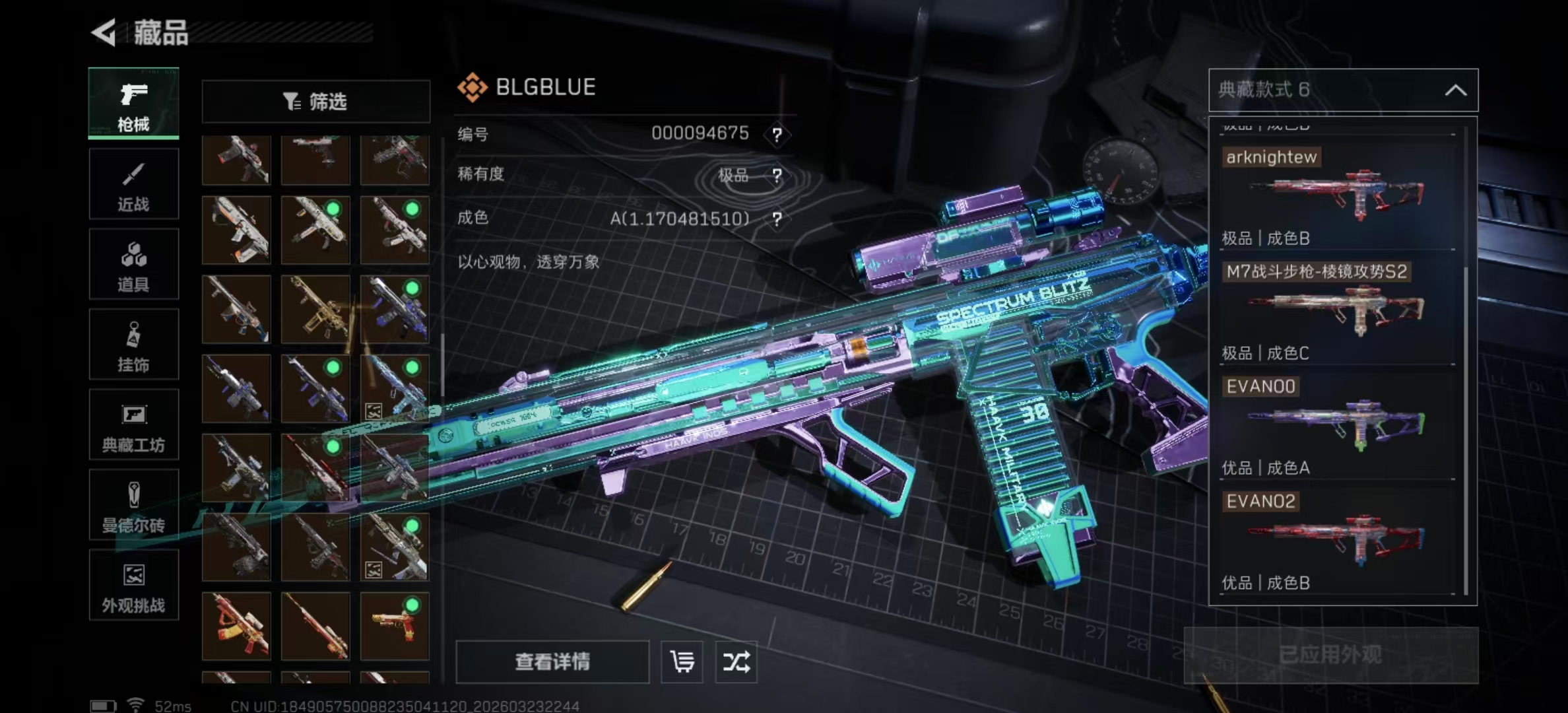The width and height of the screenshot is (1568, 713).
Task: Open the 外观挑战 appearance challenge tab
Action: (133, 586)
